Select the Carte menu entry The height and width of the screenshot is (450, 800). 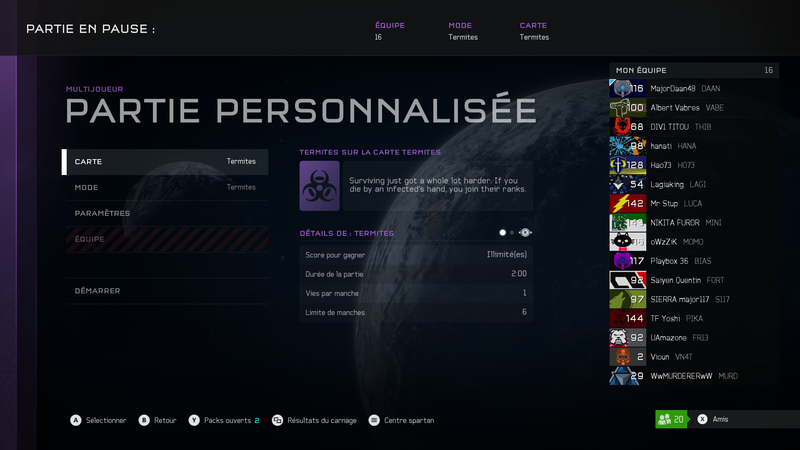tap(165, 162)
